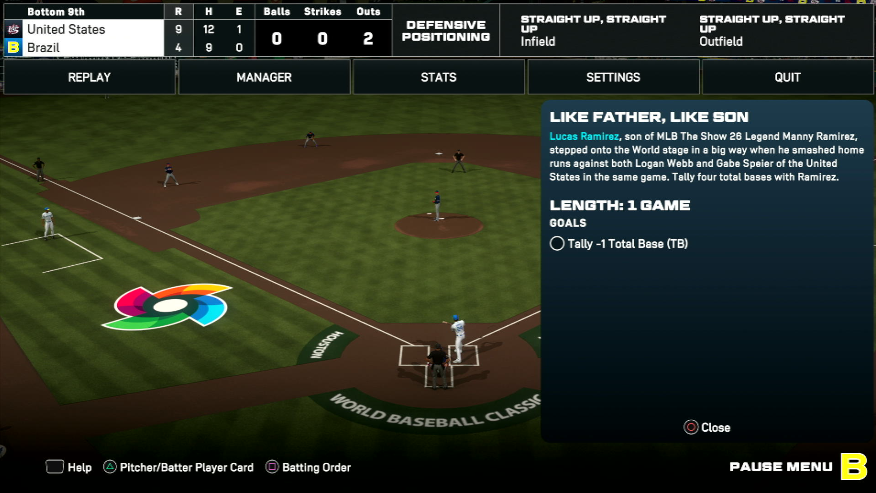Screen dimensions: 876x493
Task: Open the Defensive Positioning panel
Action: [x=448, y=31]
